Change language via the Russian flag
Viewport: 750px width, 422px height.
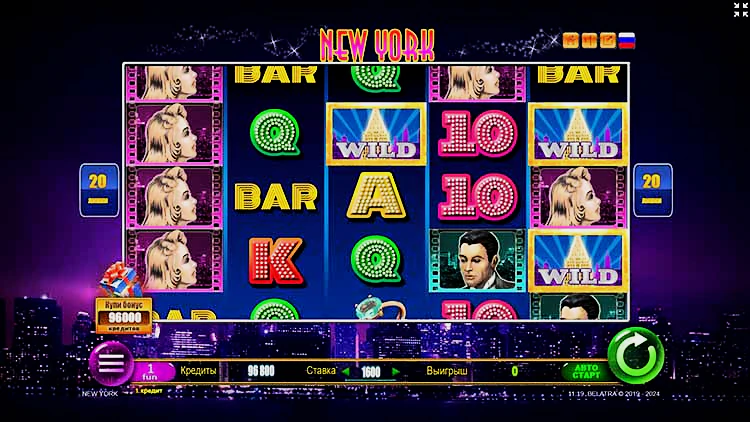click(627, 41)
